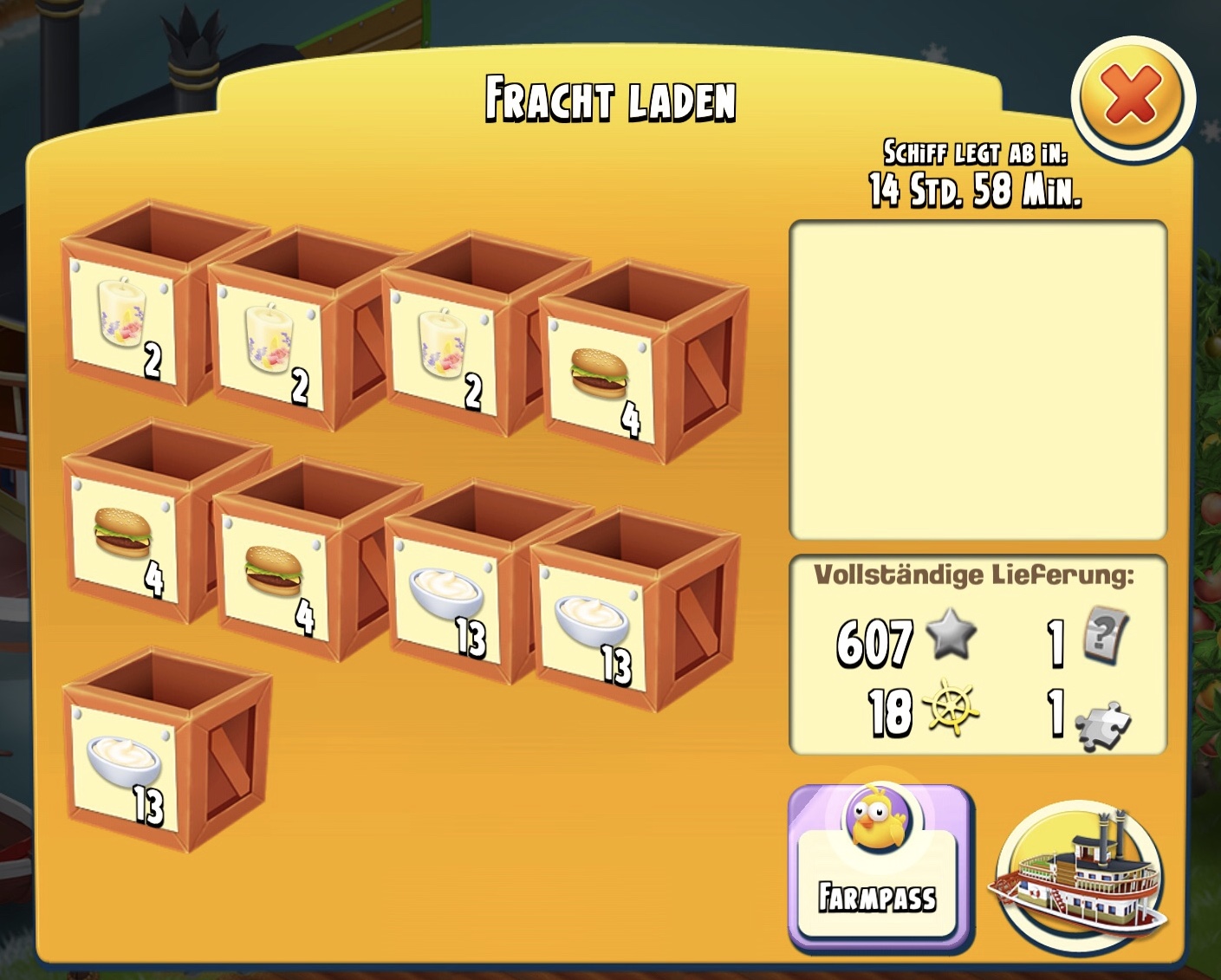Click the steamboat ship button
1221x980 pixels.
[x=1080, y=875]
